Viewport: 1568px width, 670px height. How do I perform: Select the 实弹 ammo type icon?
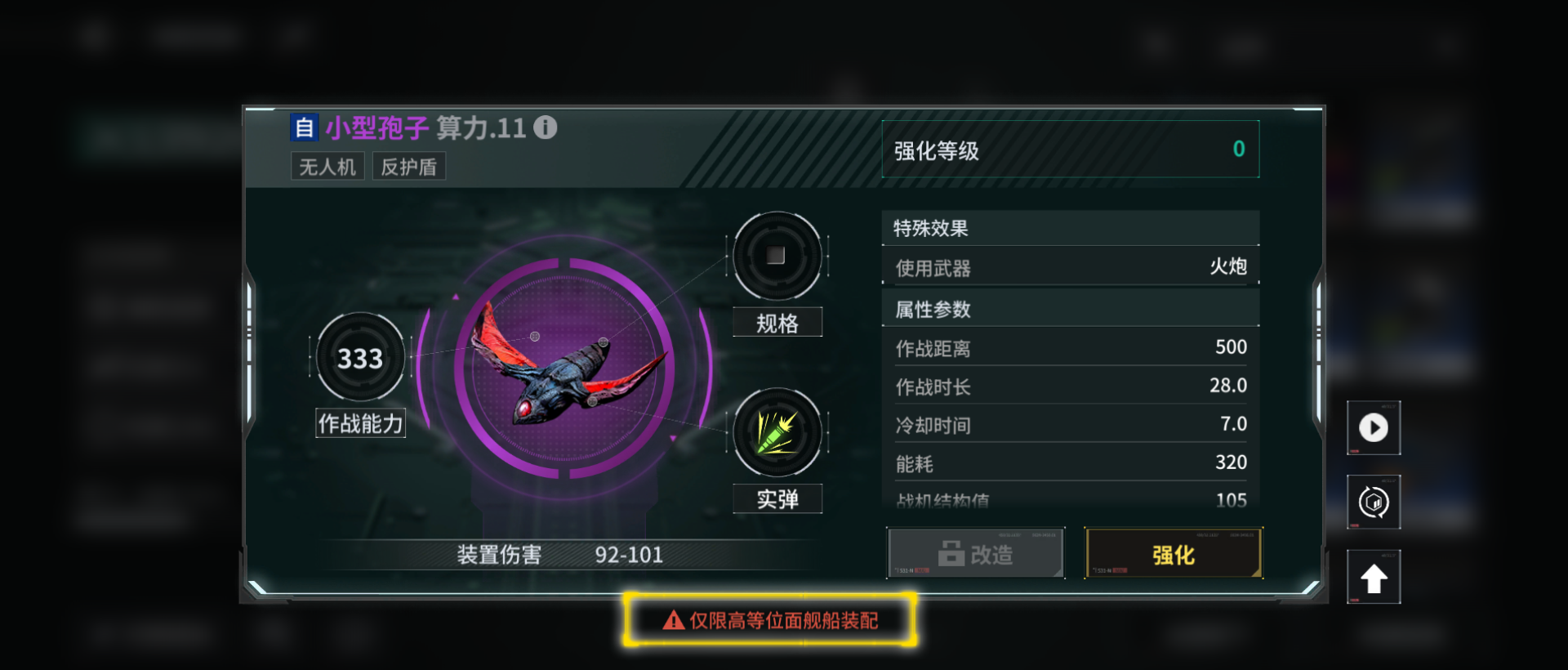coord(776,434)
